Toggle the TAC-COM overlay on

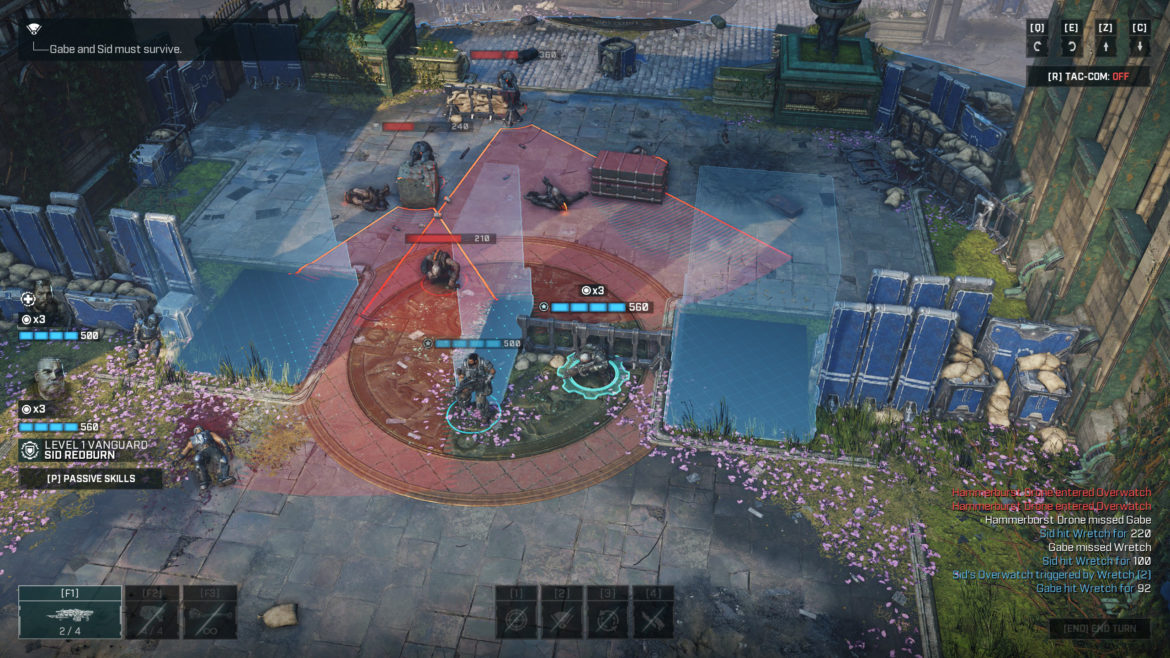(1088, 76)
